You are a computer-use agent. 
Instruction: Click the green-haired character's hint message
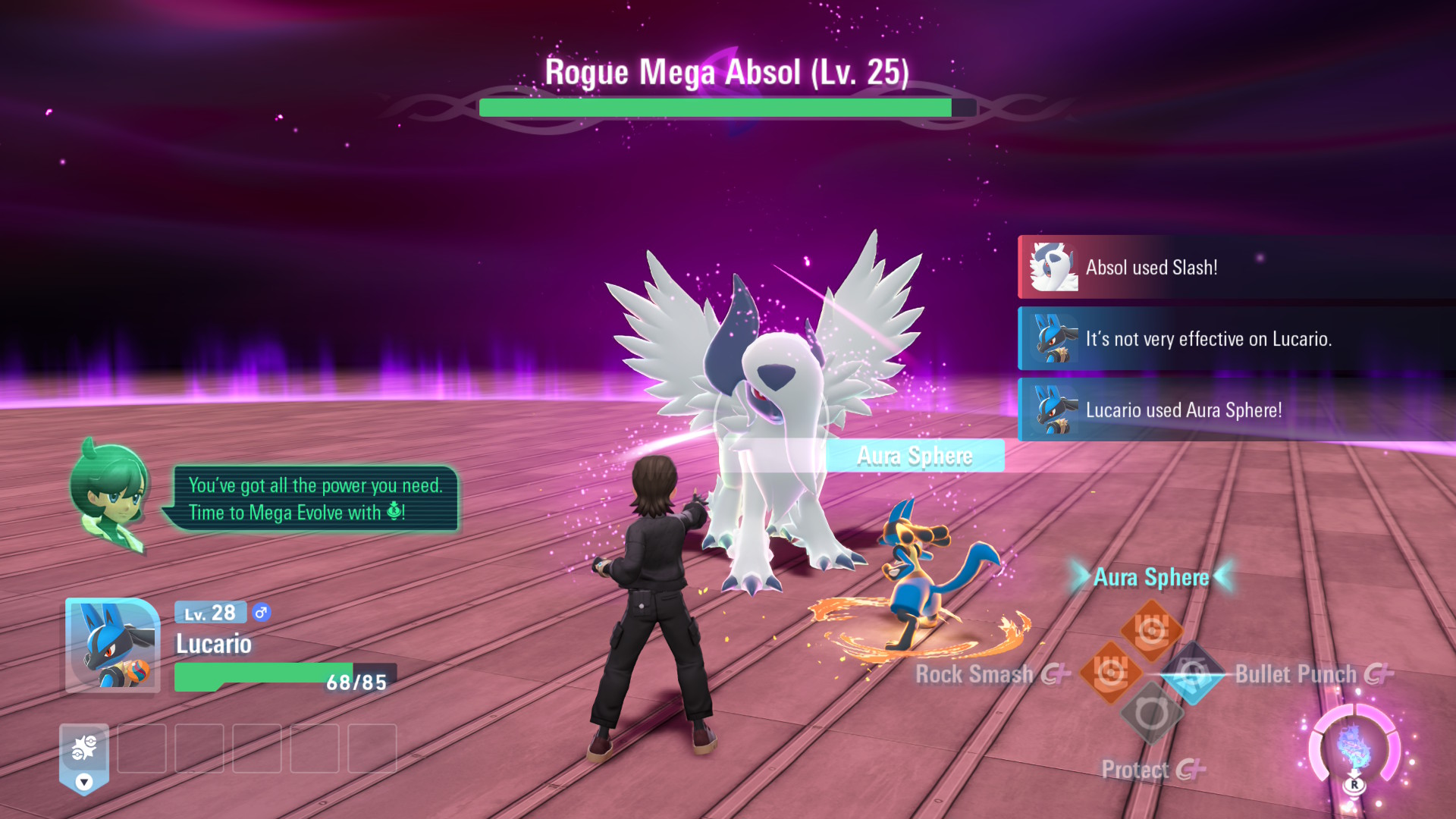(315, 499)
